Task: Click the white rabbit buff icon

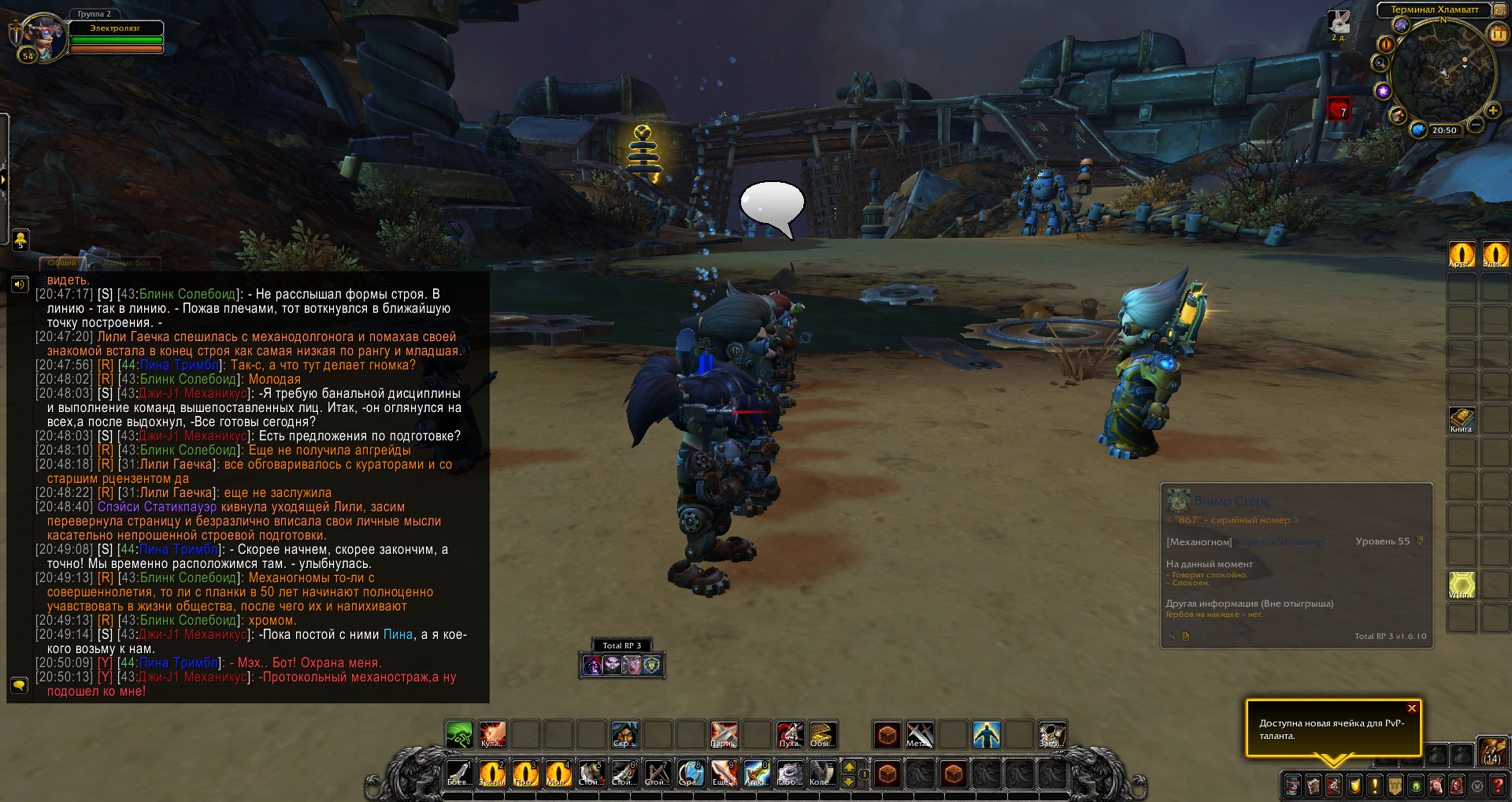Action: (x=1339, y=22)
